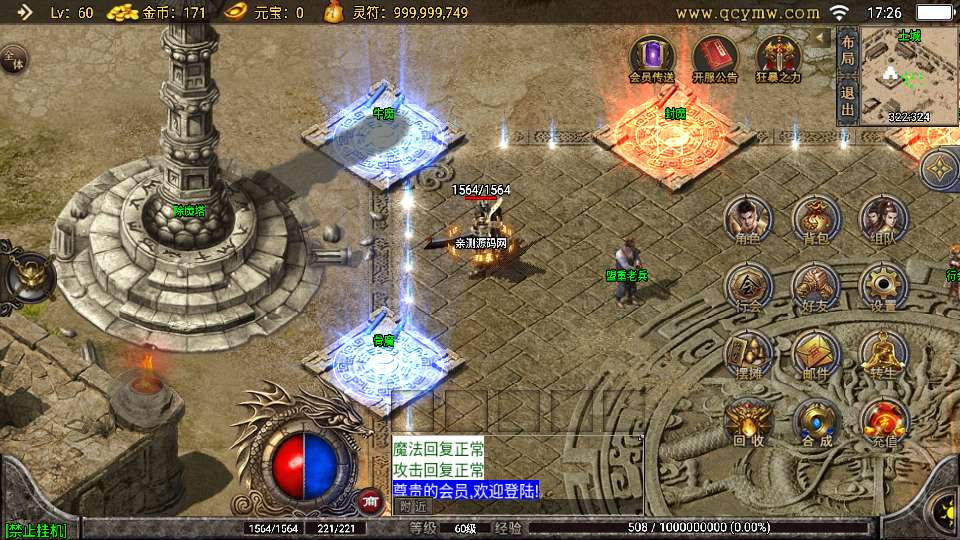Click the 布局 layout button
This screenshot has width=960, height=540.
pos(848,50)
